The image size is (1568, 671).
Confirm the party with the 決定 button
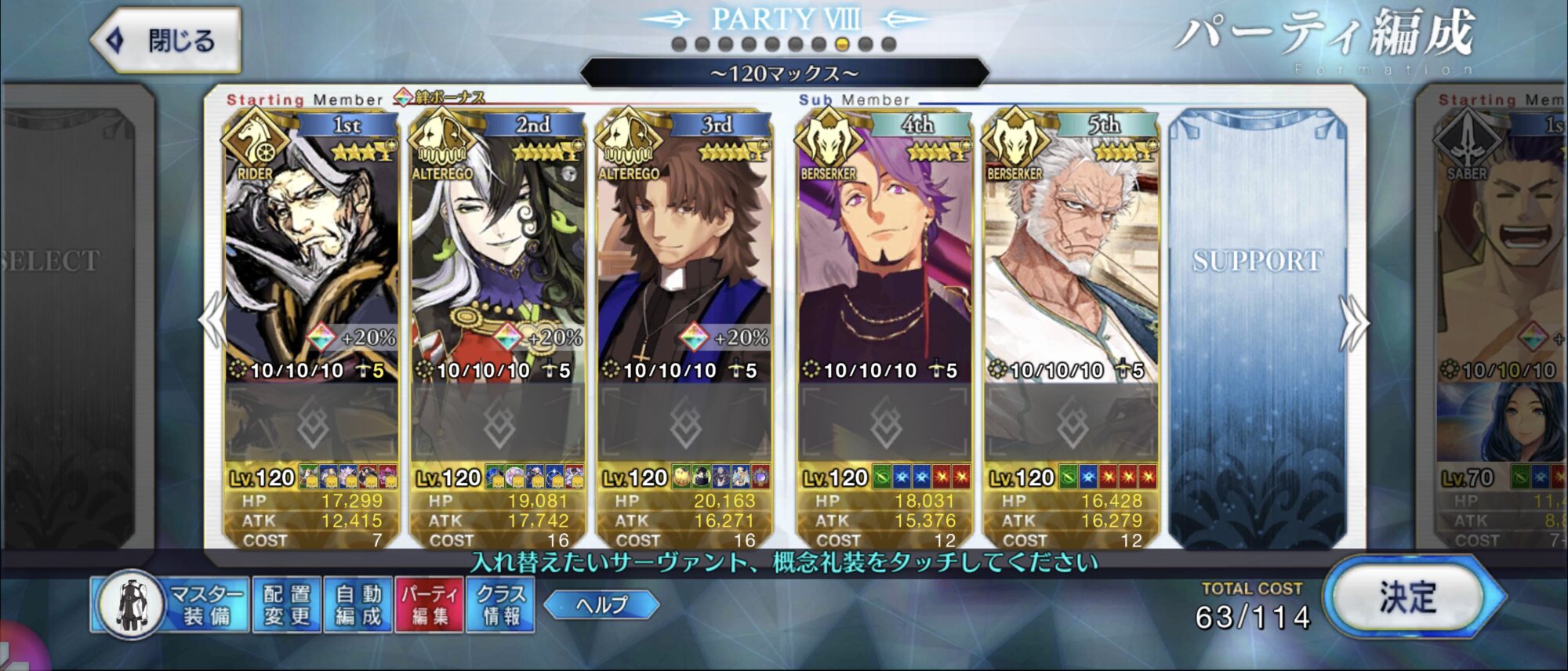coord(1408,598)
